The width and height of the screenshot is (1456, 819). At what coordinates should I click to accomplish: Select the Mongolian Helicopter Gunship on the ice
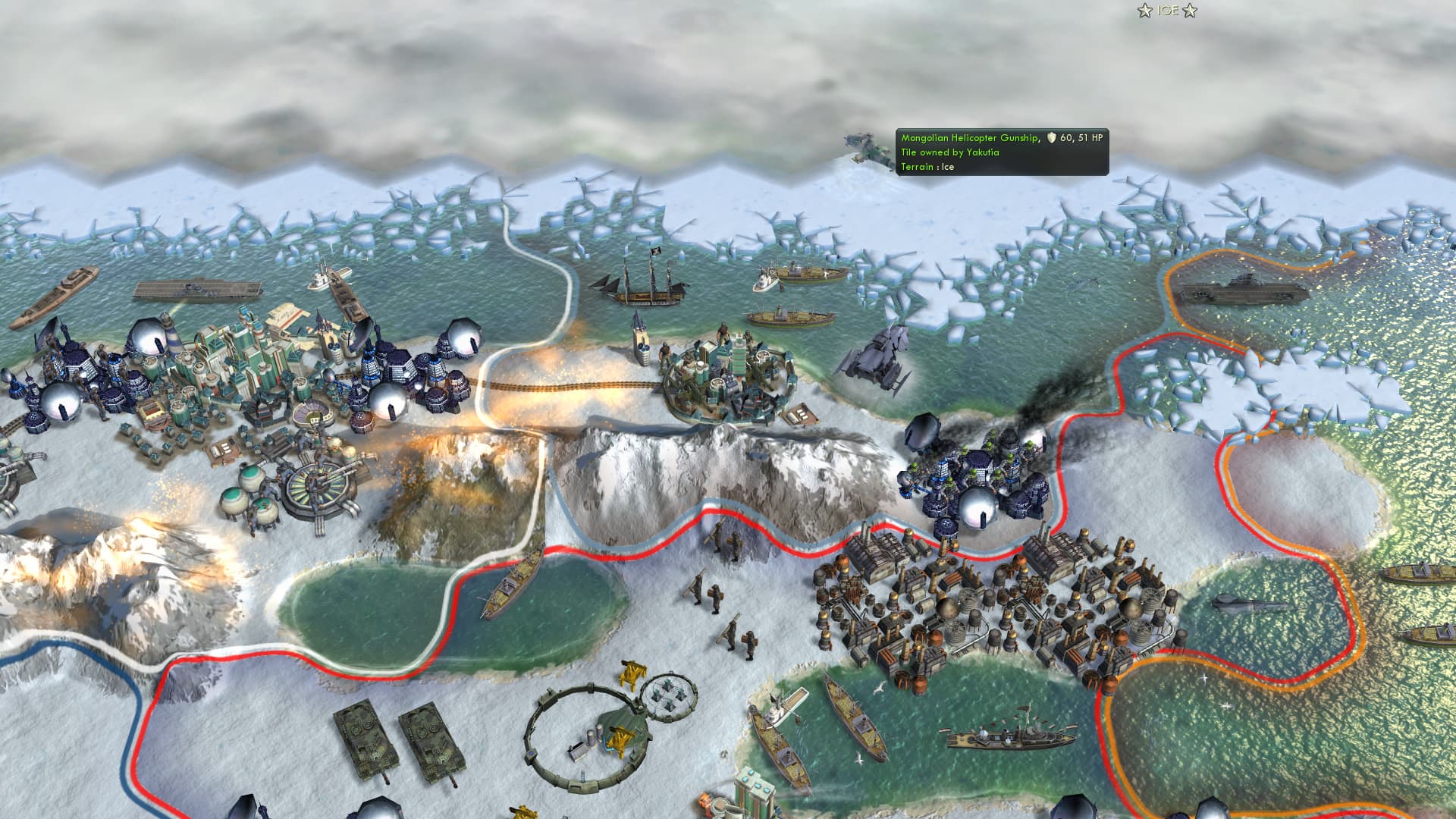(x=864, y=148)
